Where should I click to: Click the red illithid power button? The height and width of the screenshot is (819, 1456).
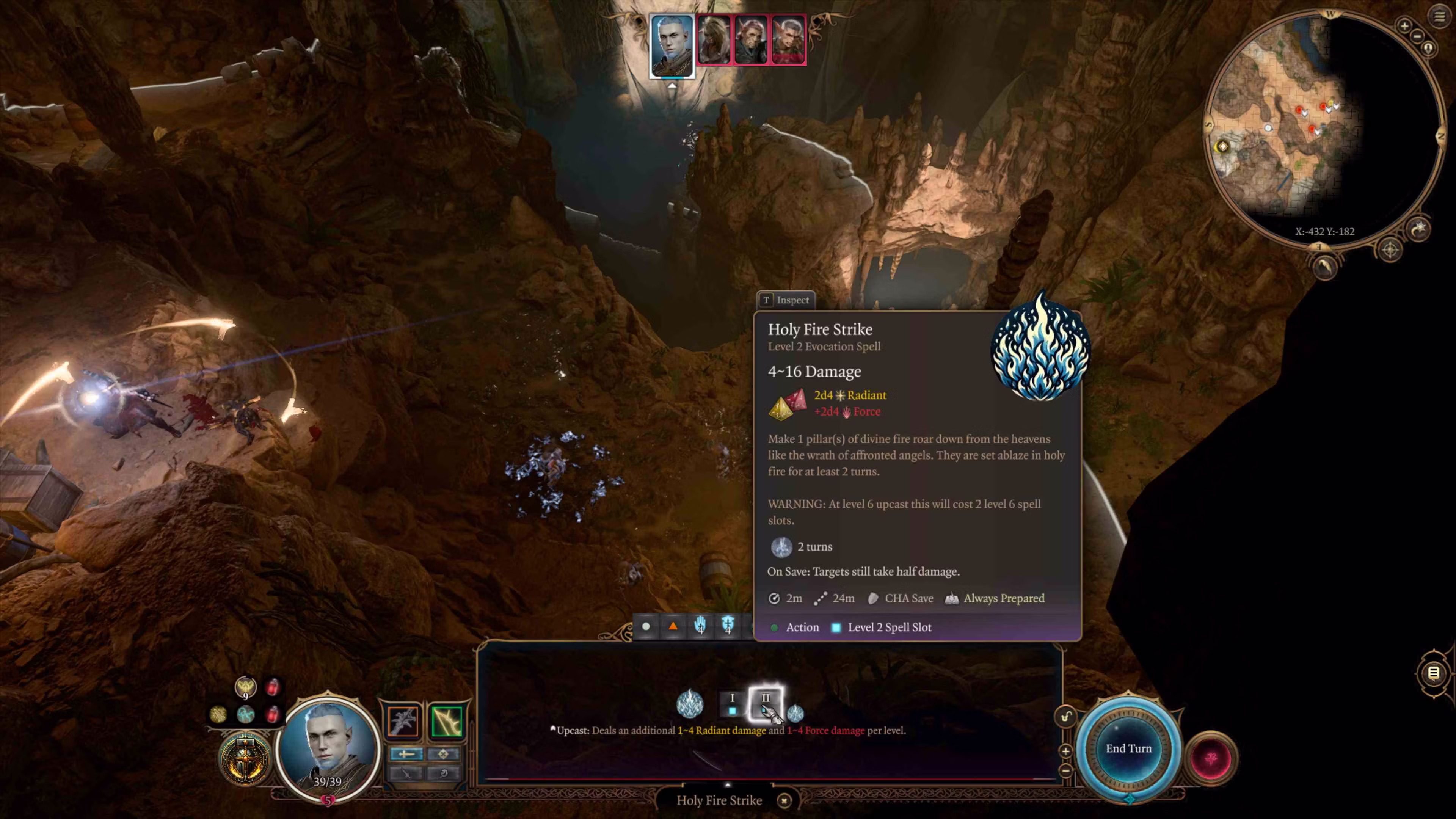coord(1211,758)
